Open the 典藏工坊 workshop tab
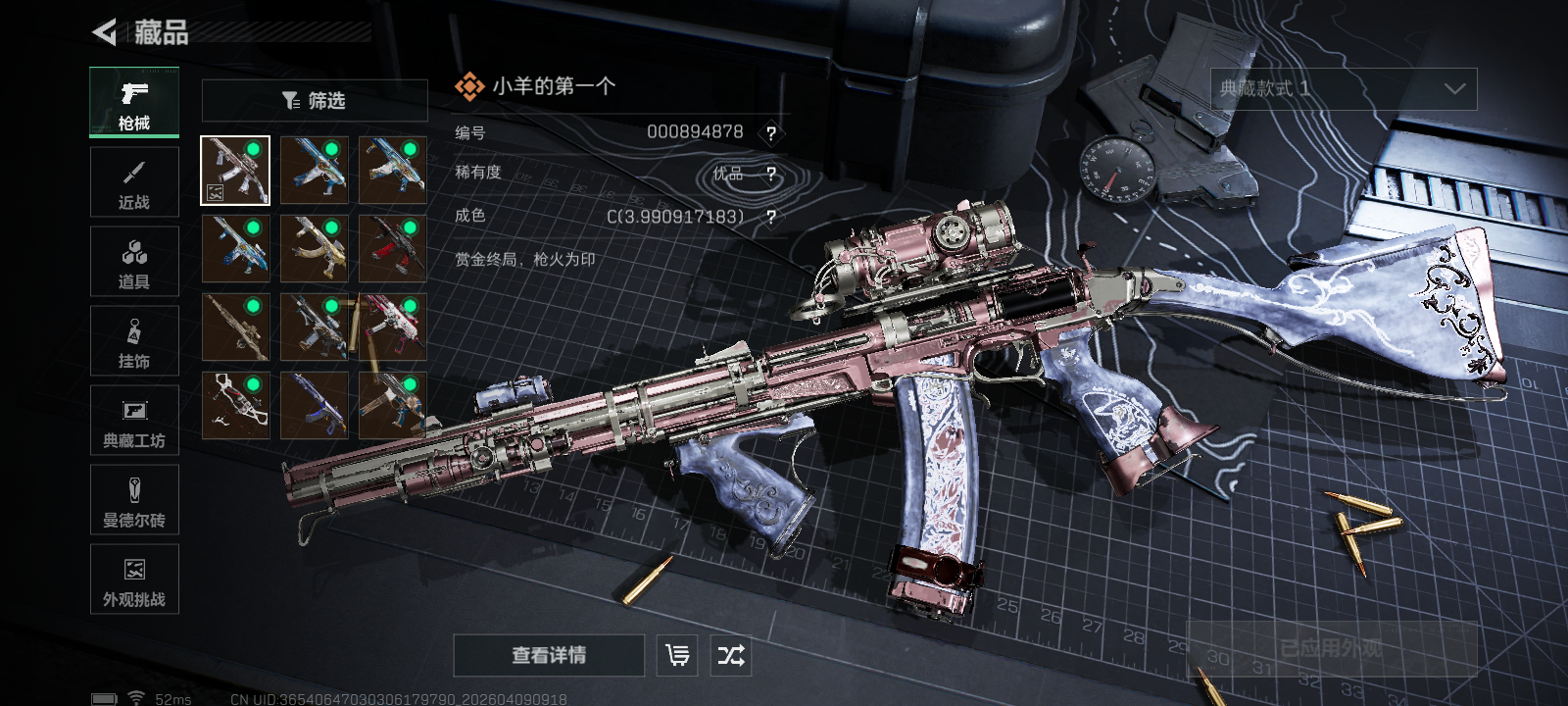Screen dimensions: 1568x706 [134, 421]
